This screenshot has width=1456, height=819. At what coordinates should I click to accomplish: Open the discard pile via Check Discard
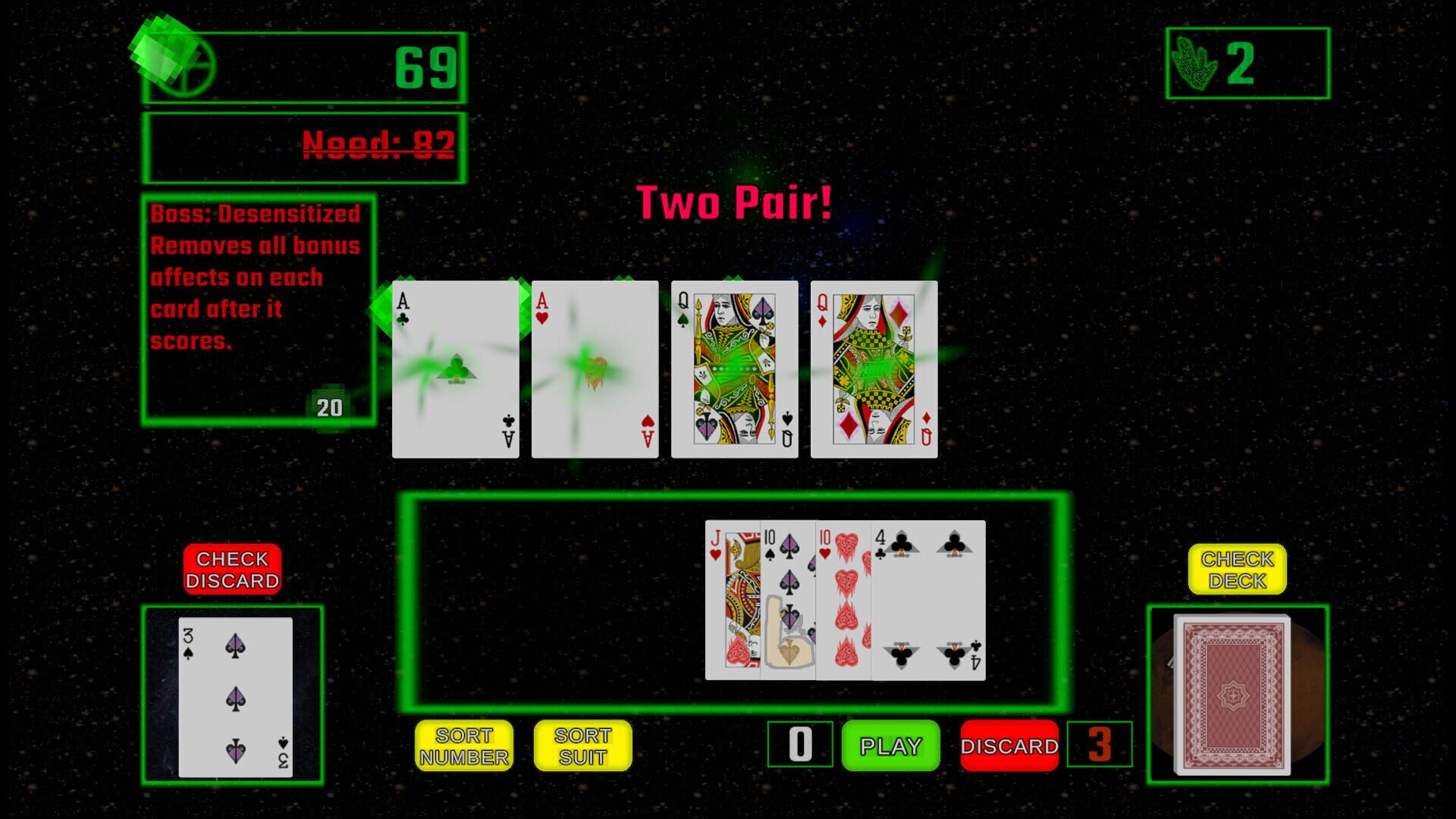pos(232,568)
